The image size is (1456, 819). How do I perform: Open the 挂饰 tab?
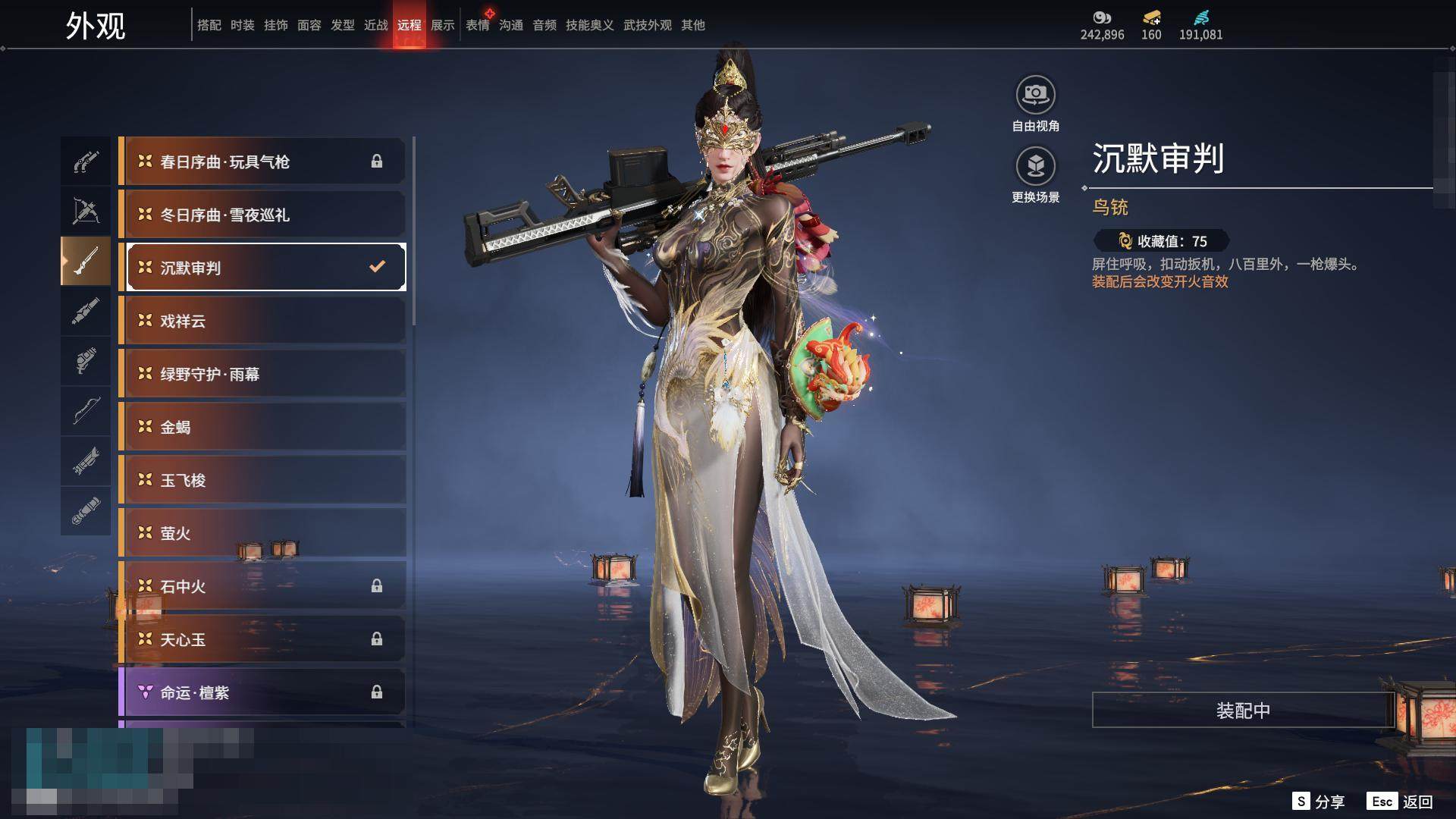(x=276, y=25)
